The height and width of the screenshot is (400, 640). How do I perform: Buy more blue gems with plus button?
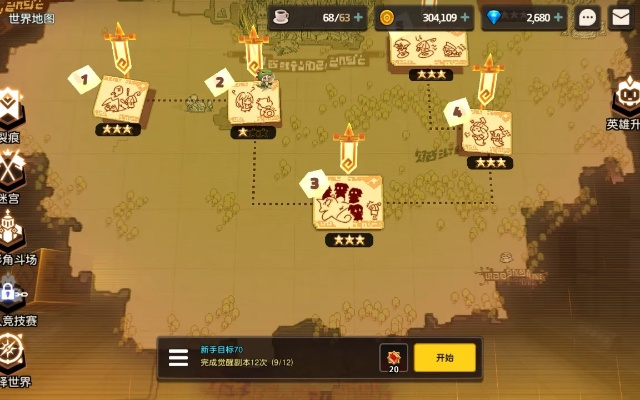pos(559,17)
